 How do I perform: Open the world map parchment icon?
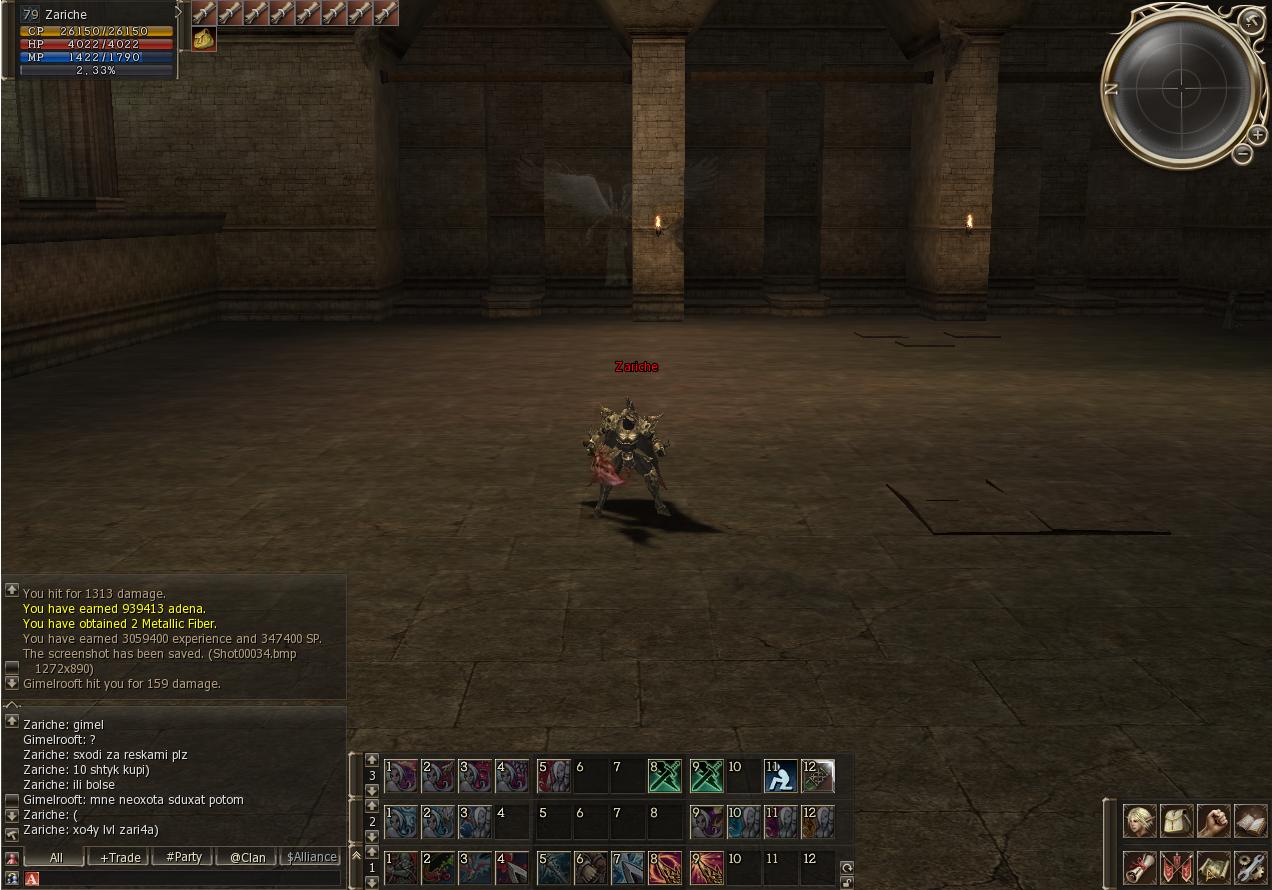point(1214,866)
